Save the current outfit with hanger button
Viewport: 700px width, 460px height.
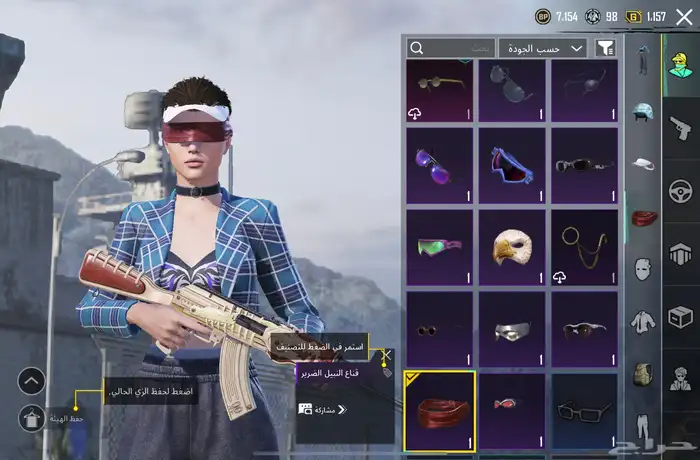tap(31, 418)
